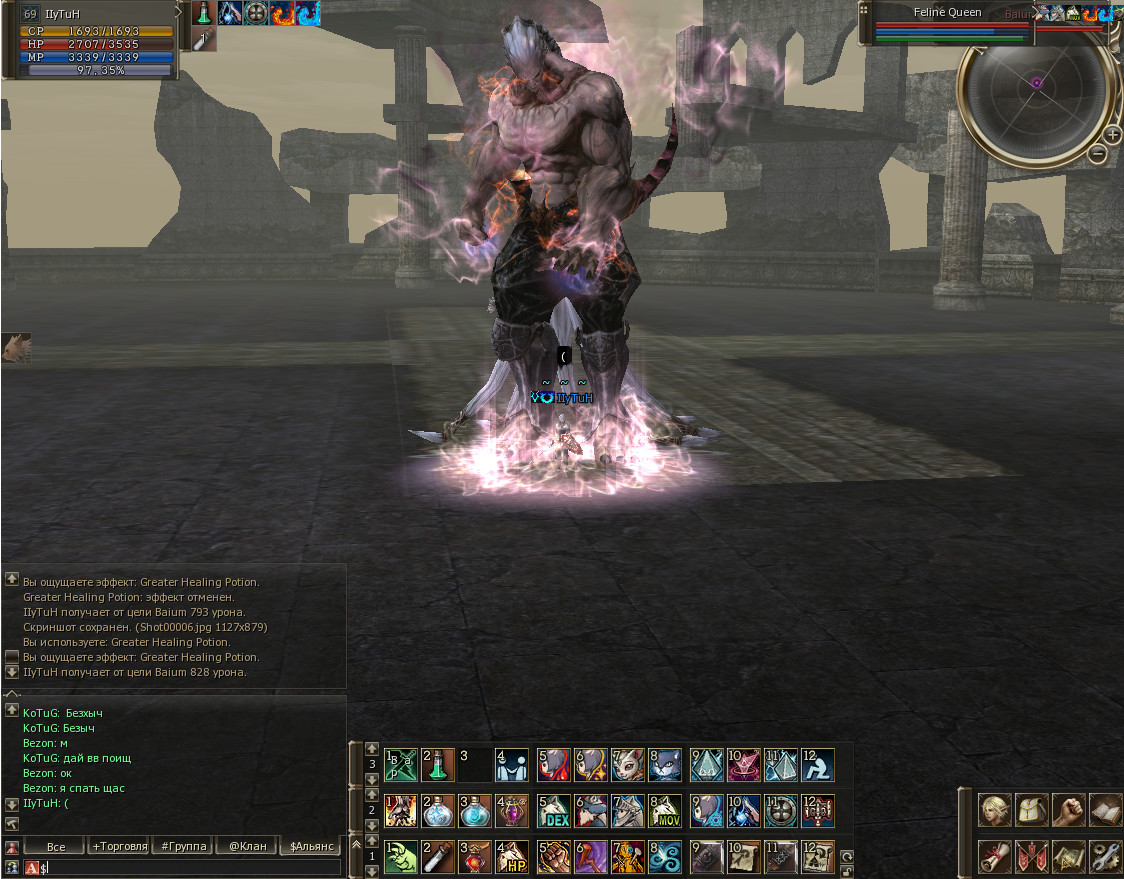Select the #Группа chat tab
Screen dimensions: 1124x879
pos(184,847)
